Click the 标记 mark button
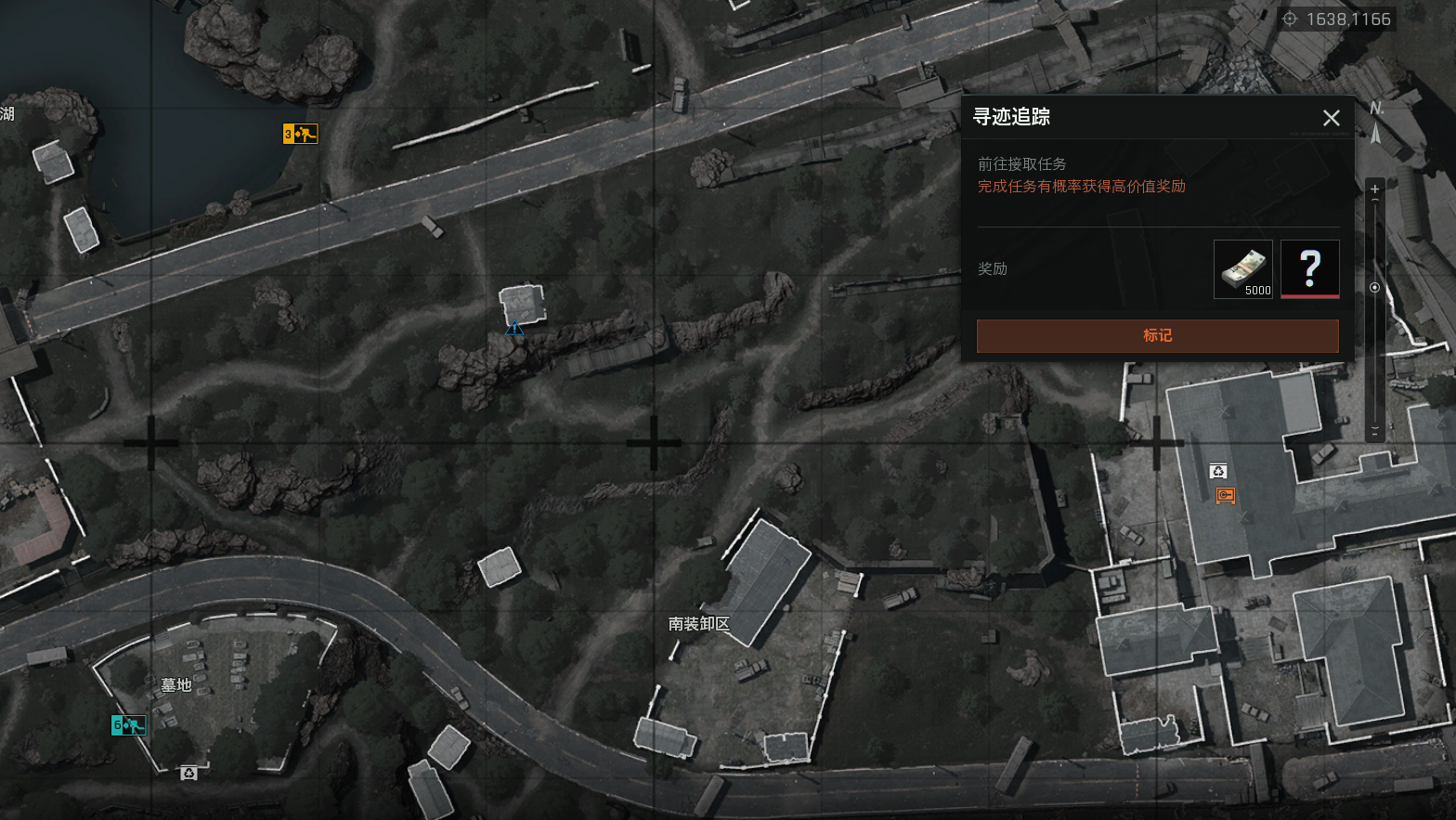This screenshot has height=820, width=1456. 1157,335
